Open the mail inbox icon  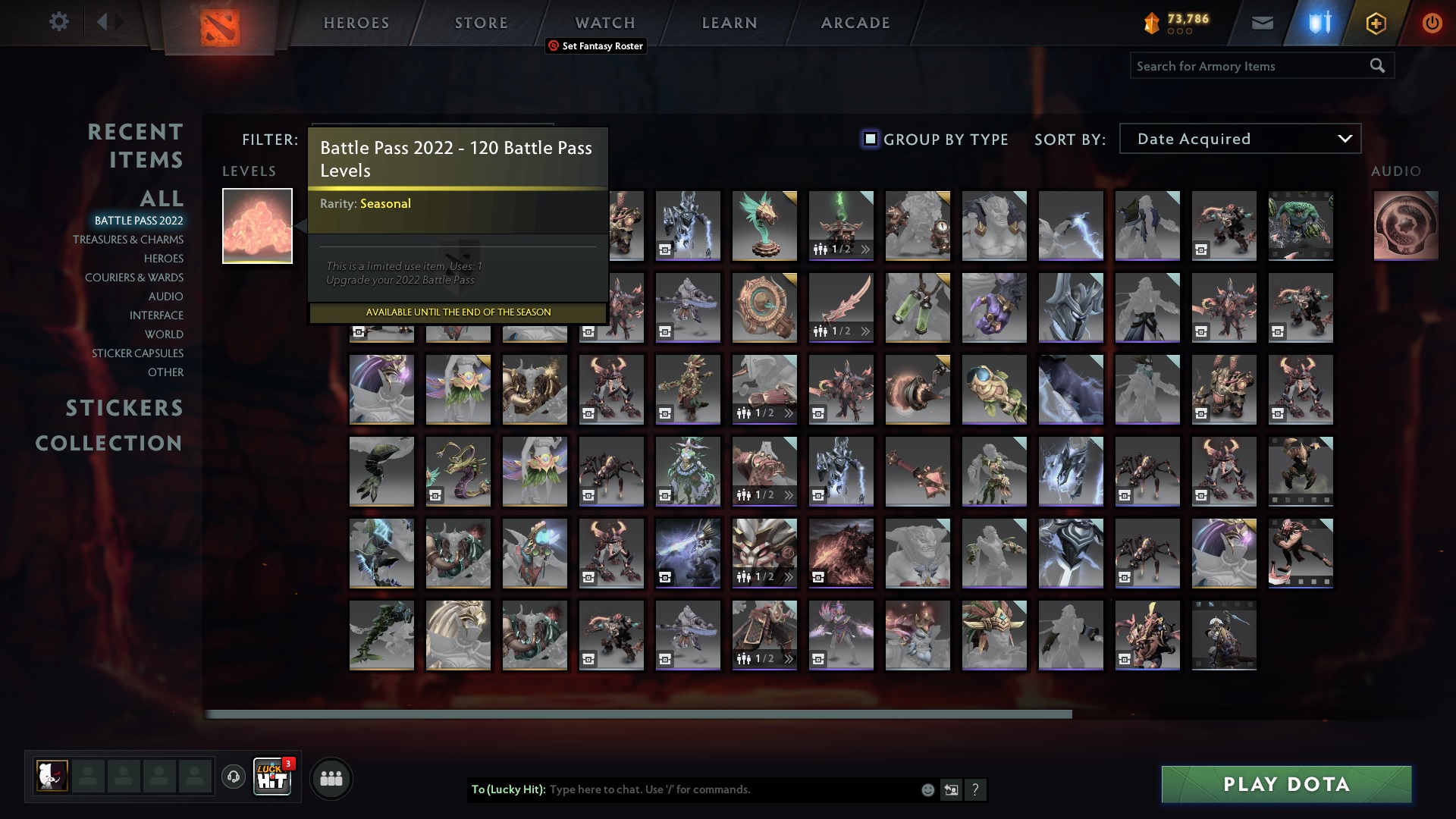point(1262,23)
